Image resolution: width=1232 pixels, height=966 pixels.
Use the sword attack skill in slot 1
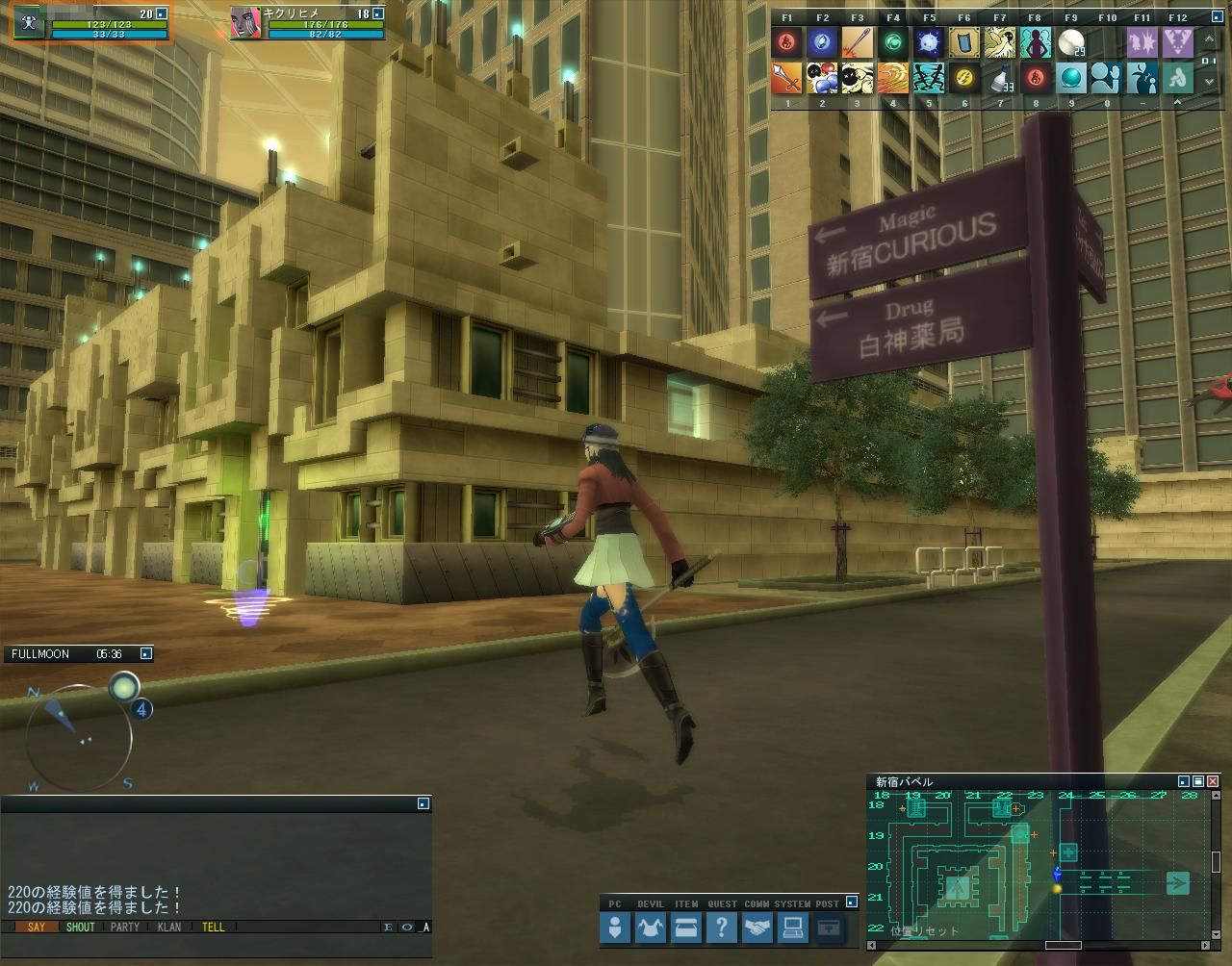[x=786, y=78]
